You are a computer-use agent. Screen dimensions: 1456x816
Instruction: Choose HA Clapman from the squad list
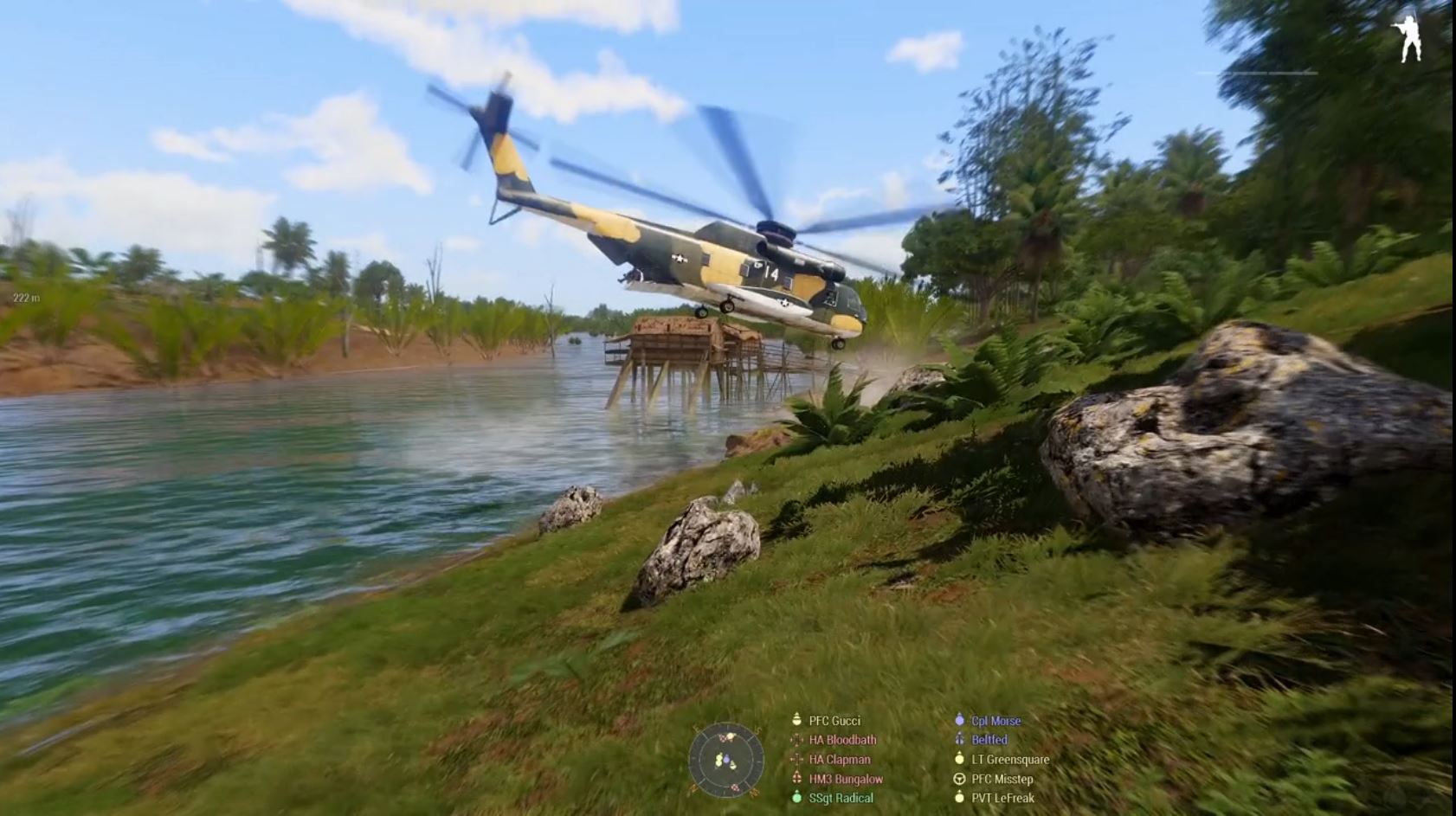[x=839, y=760]
